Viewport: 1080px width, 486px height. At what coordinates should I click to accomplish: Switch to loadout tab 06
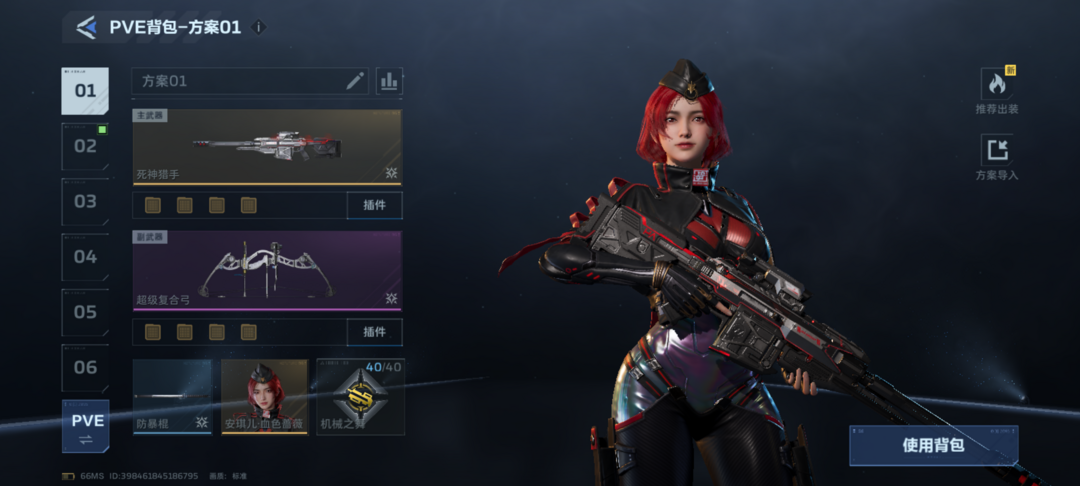pos(86,367)
